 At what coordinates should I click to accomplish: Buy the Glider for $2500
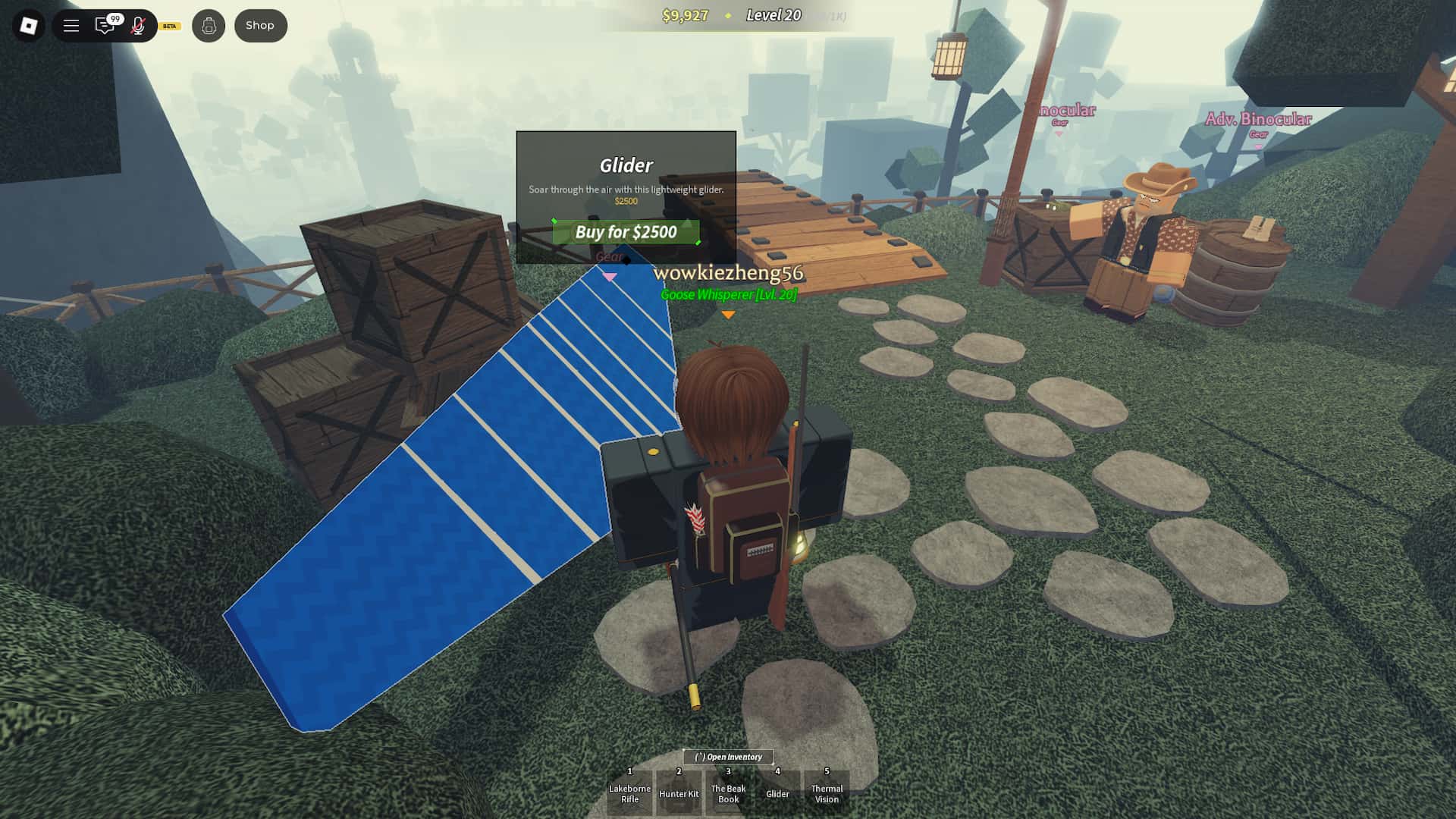pos(626,233)
